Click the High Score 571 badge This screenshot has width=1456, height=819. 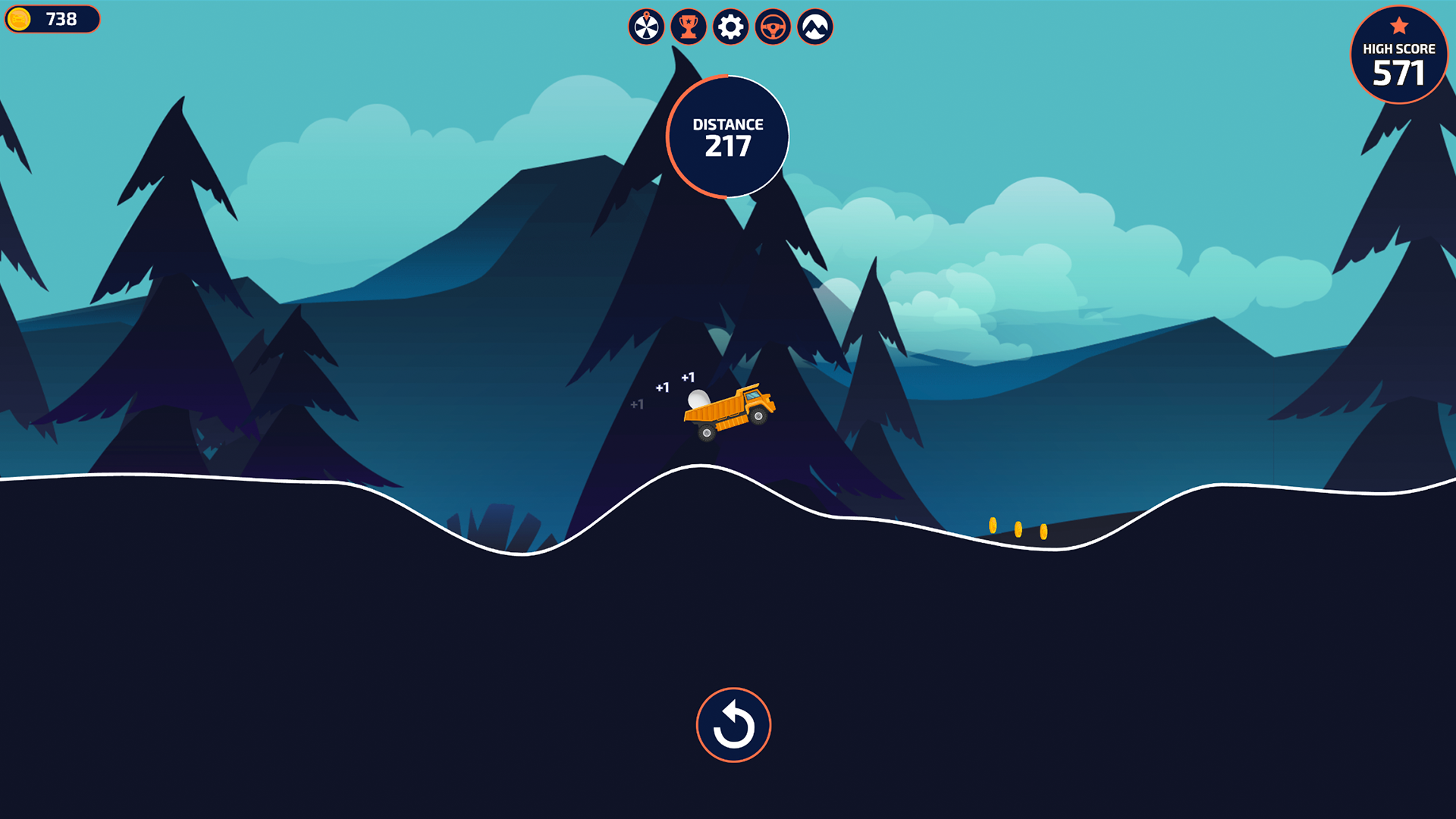point(1398,54)
